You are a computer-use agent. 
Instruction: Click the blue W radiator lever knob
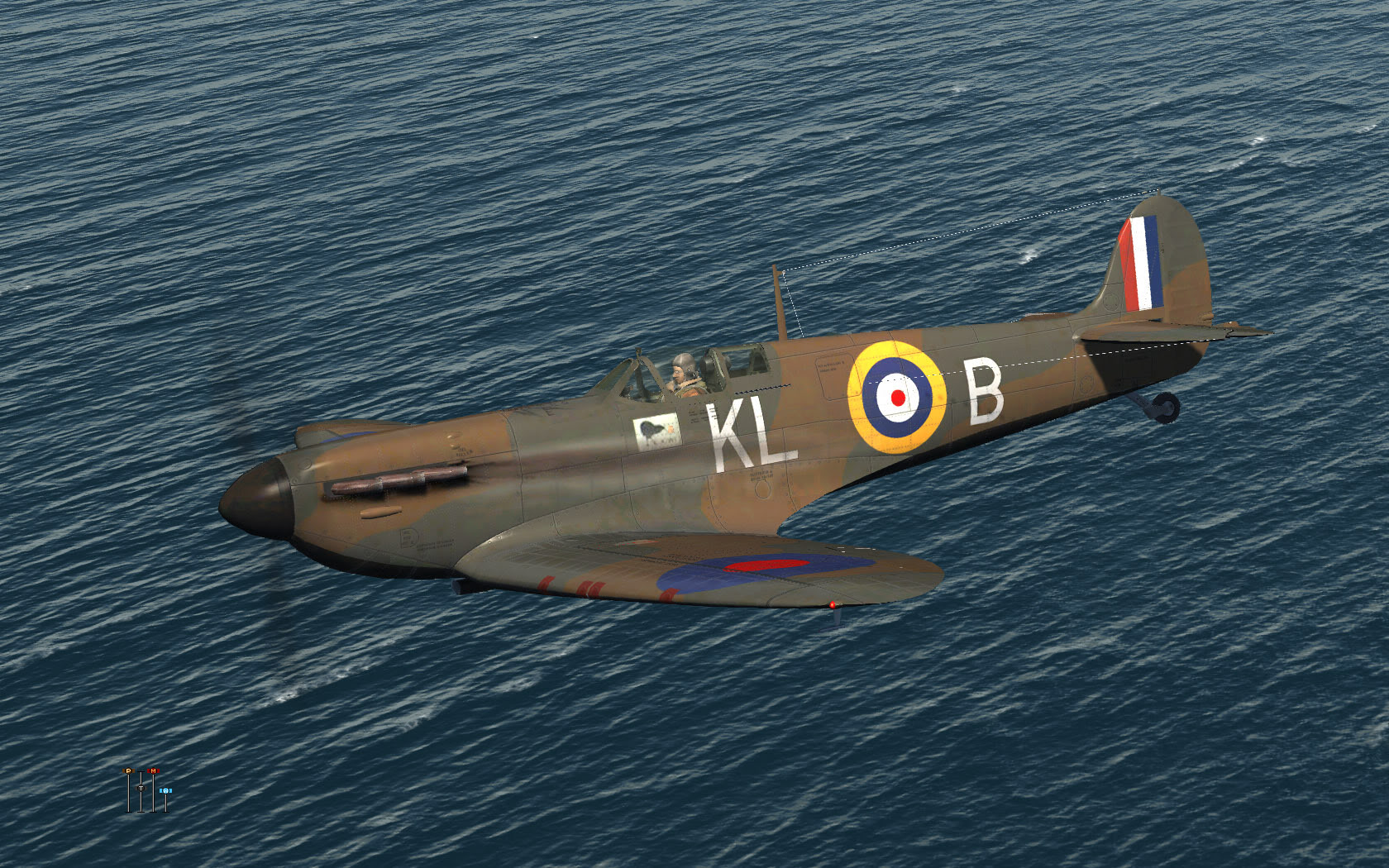pos(165,790)
